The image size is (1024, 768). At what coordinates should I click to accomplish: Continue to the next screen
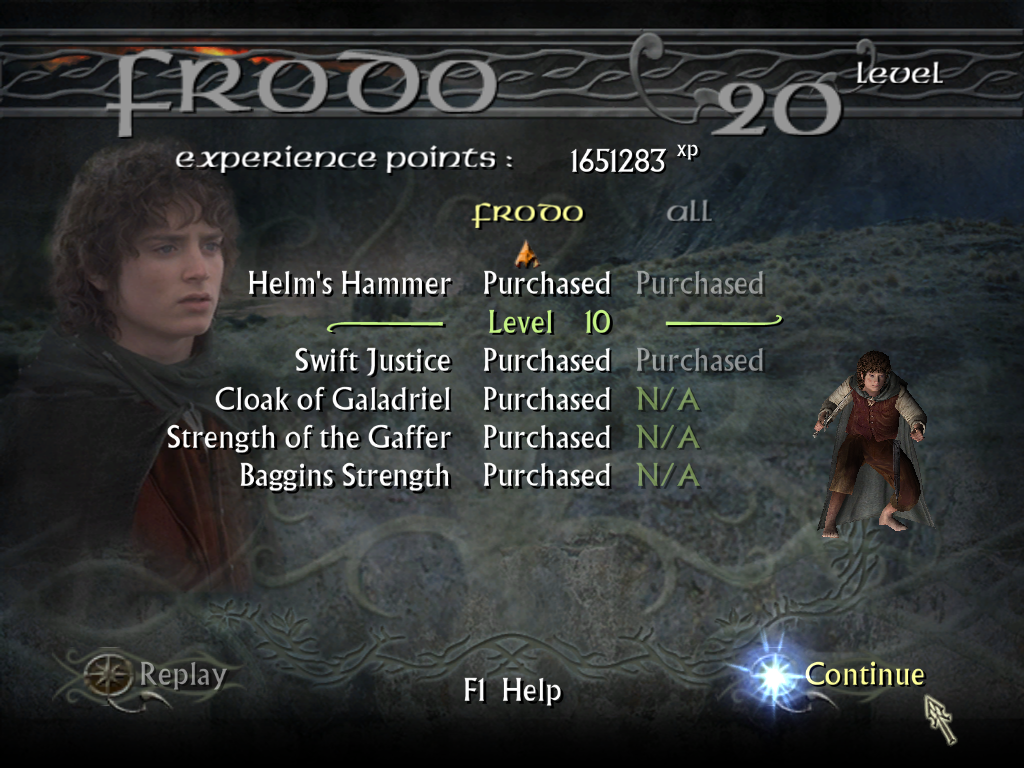tap(864, 675)
